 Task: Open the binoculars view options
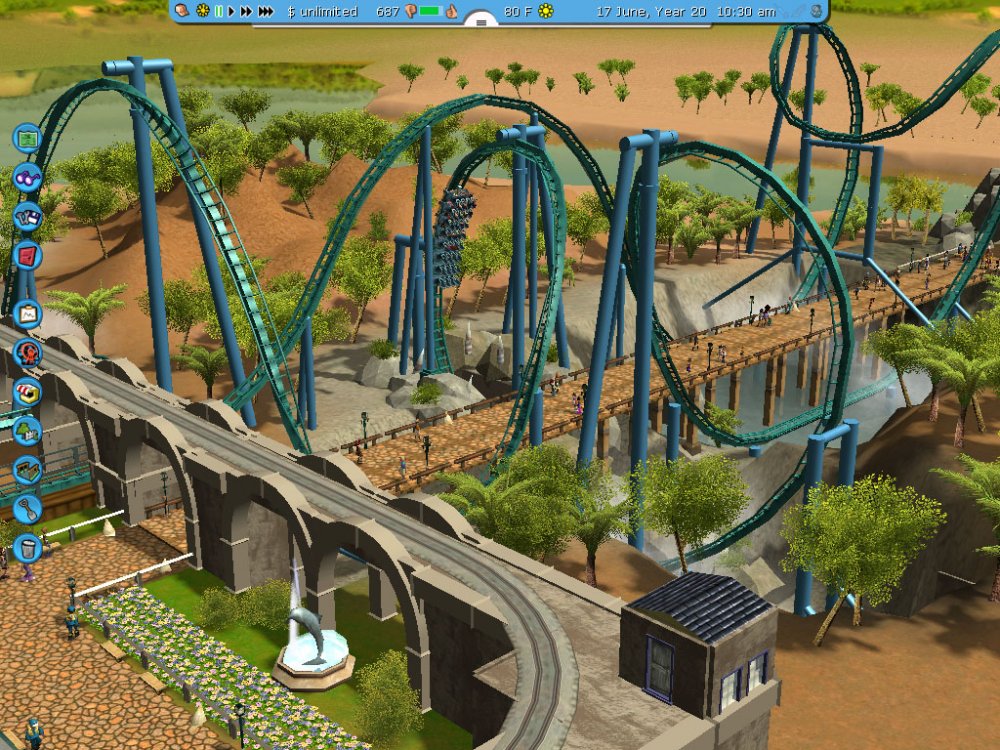pyautogui.click(x=27, y=178)
